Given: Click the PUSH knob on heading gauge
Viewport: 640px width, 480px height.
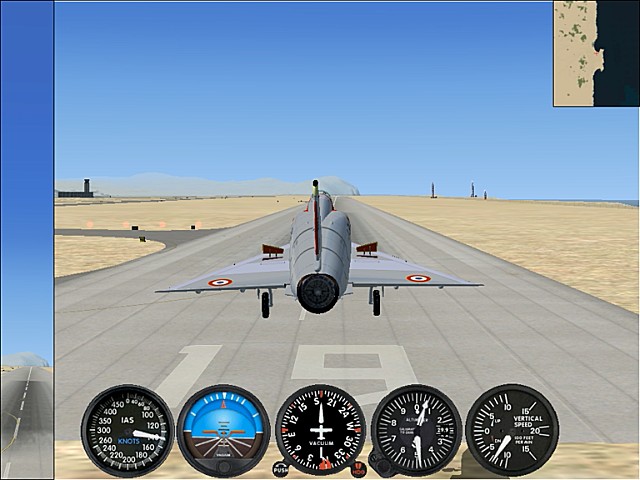Looking at the screenshot, I should tap(280, 468).
